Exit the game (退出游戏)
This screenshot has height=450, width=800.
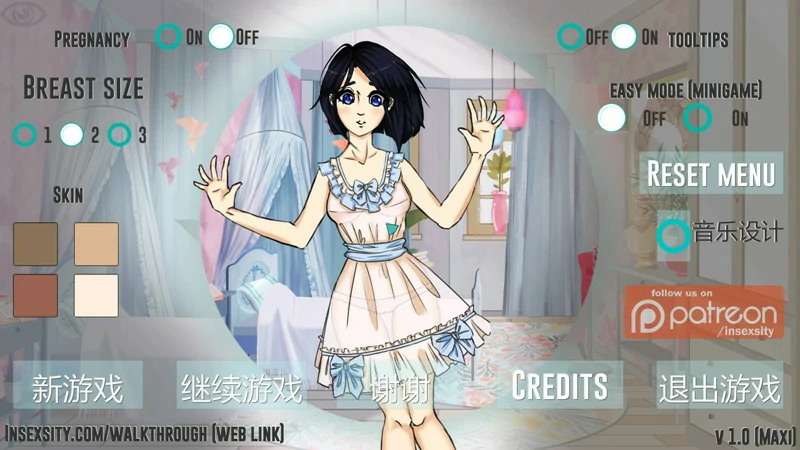pos(719,387)
